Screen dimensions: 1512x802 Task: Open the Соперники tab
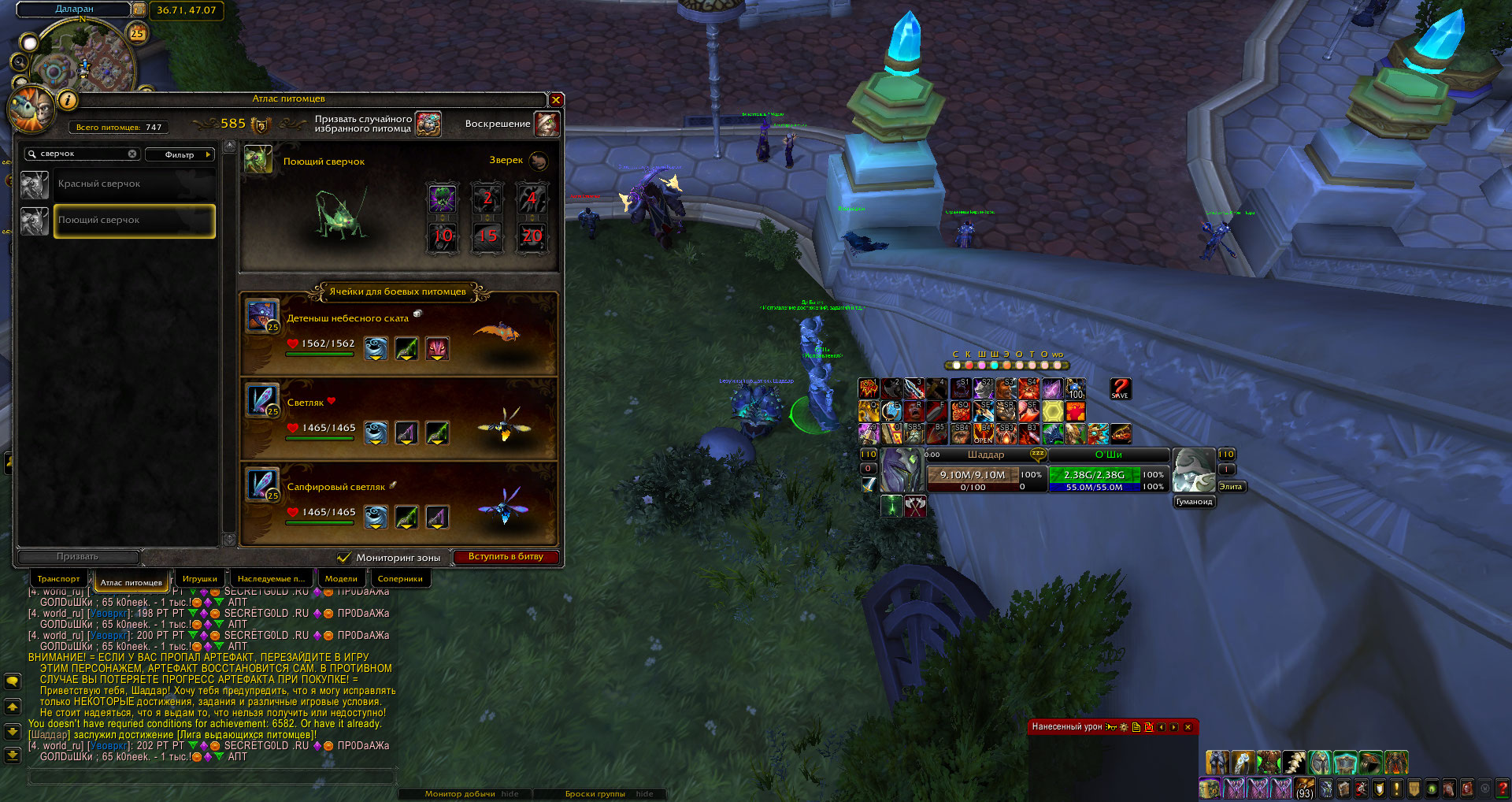(x=400, y=579)
